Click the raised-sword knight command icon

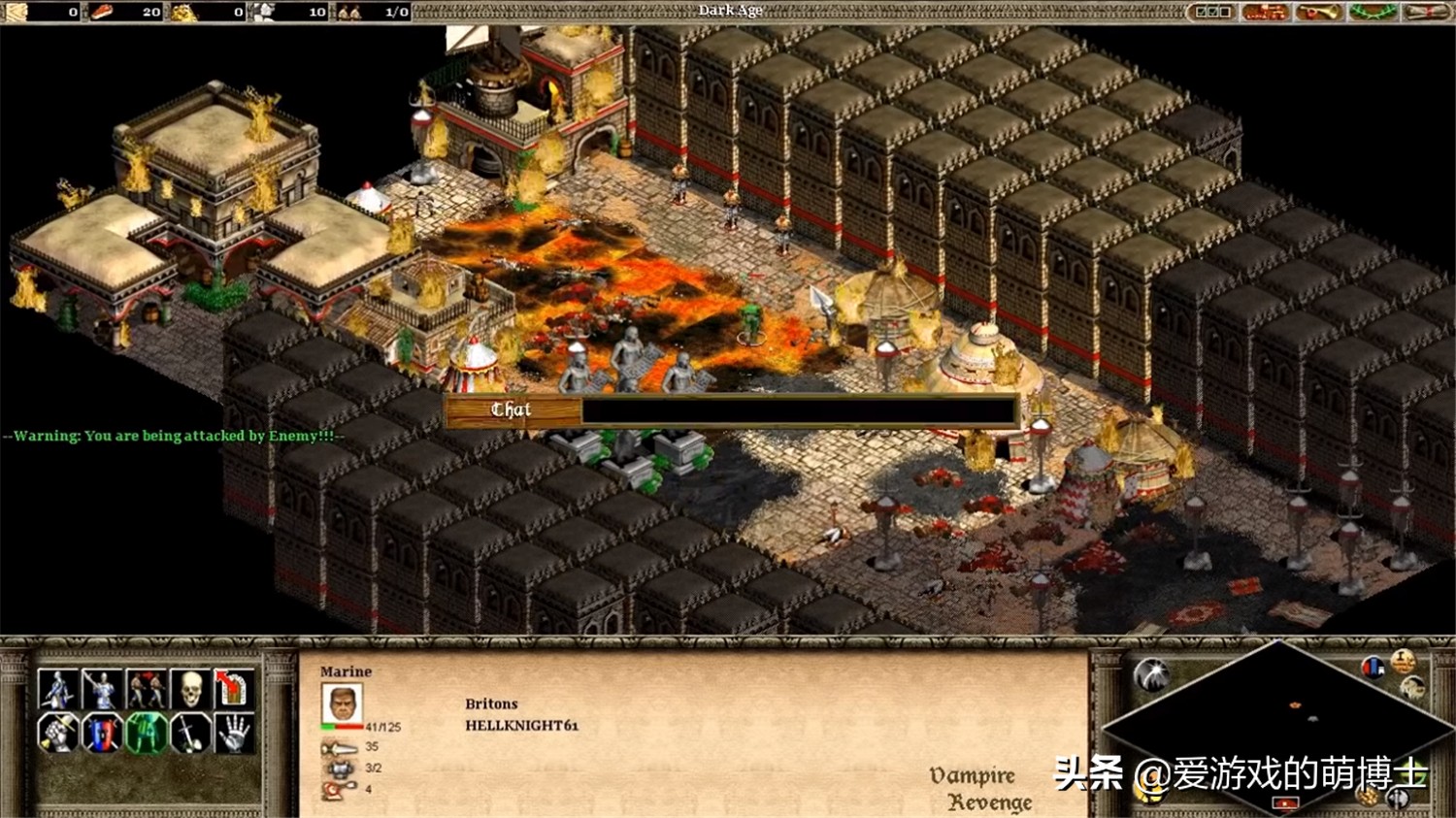101,689
